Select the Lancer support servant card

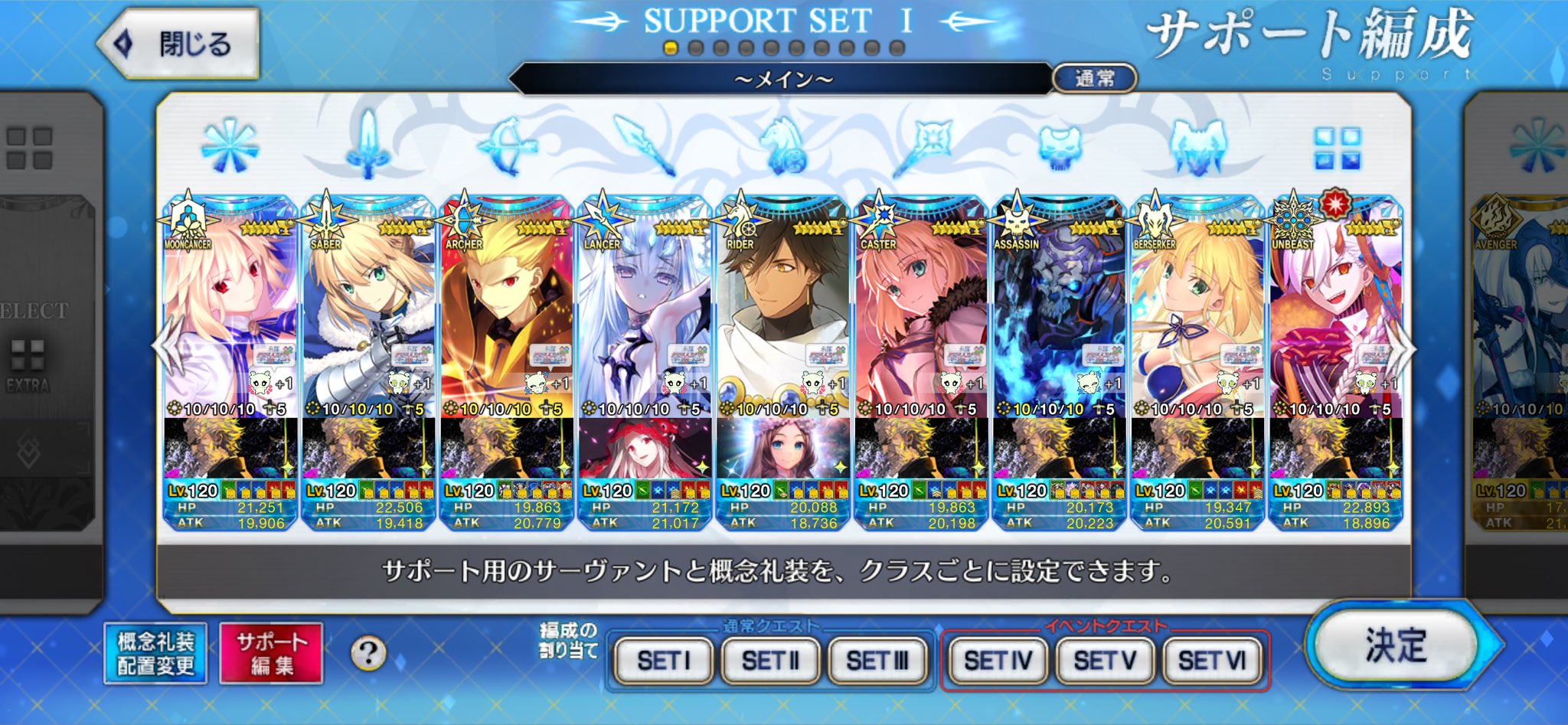645,322
